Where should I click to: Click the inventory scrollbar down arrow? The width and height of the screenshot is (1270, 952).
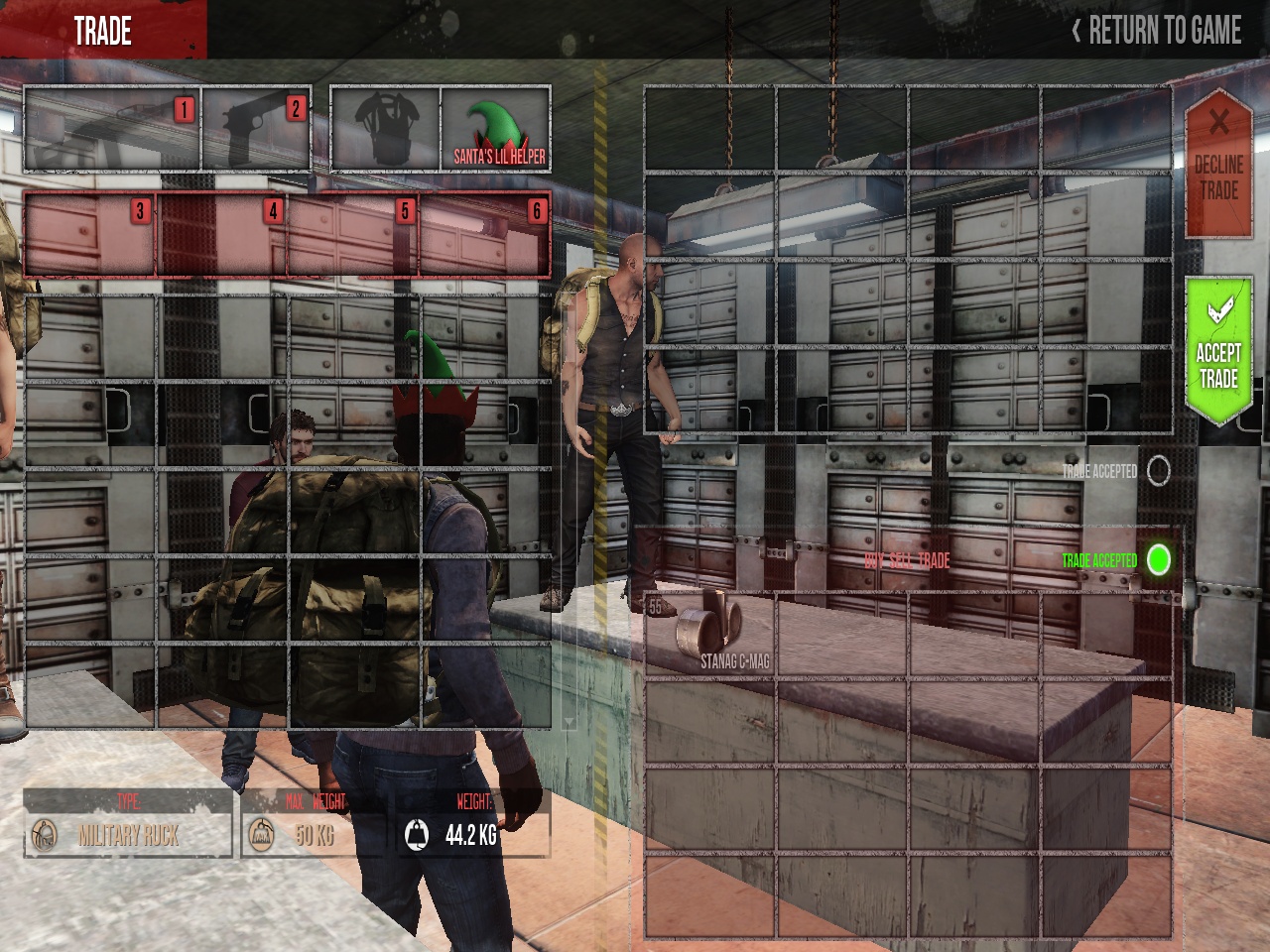point(569,721)
